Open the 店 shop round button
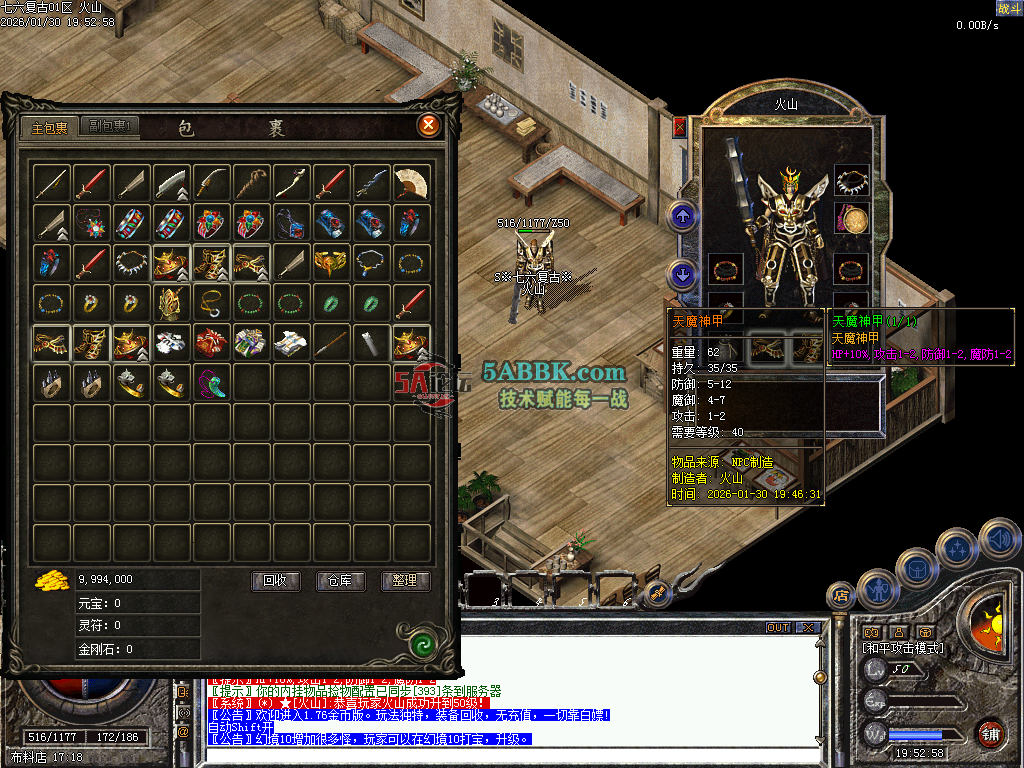Viewport: 1024px width, 768px height. click(x=840, y=596)
